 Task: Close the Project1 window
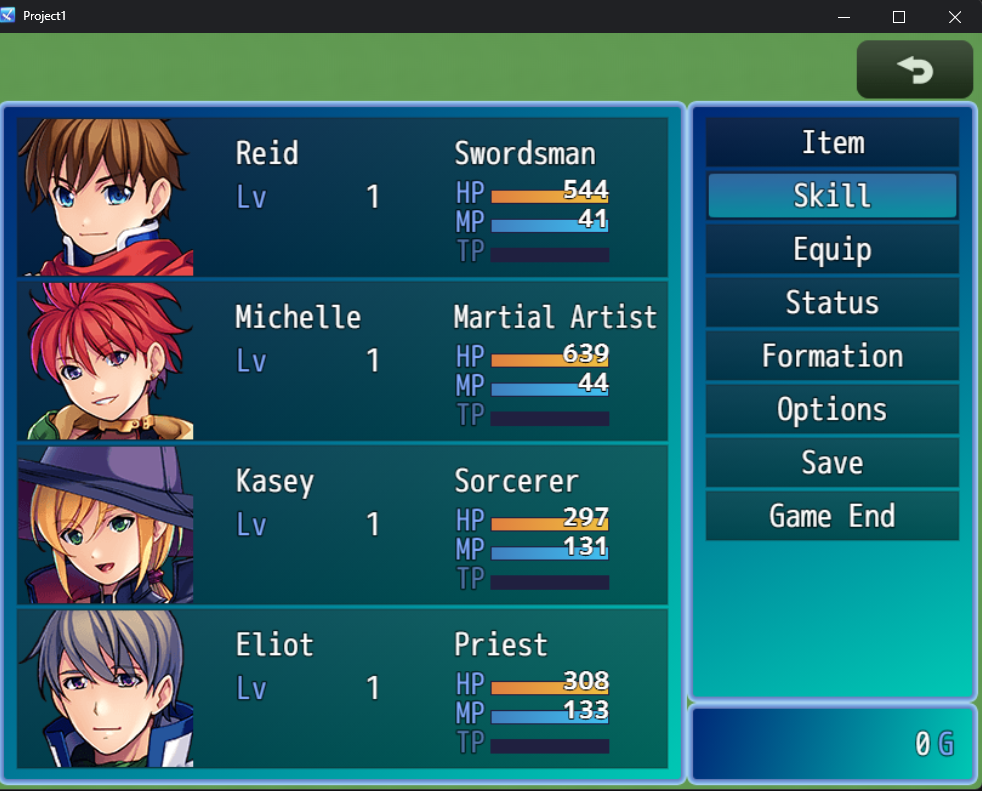[954, 17]
